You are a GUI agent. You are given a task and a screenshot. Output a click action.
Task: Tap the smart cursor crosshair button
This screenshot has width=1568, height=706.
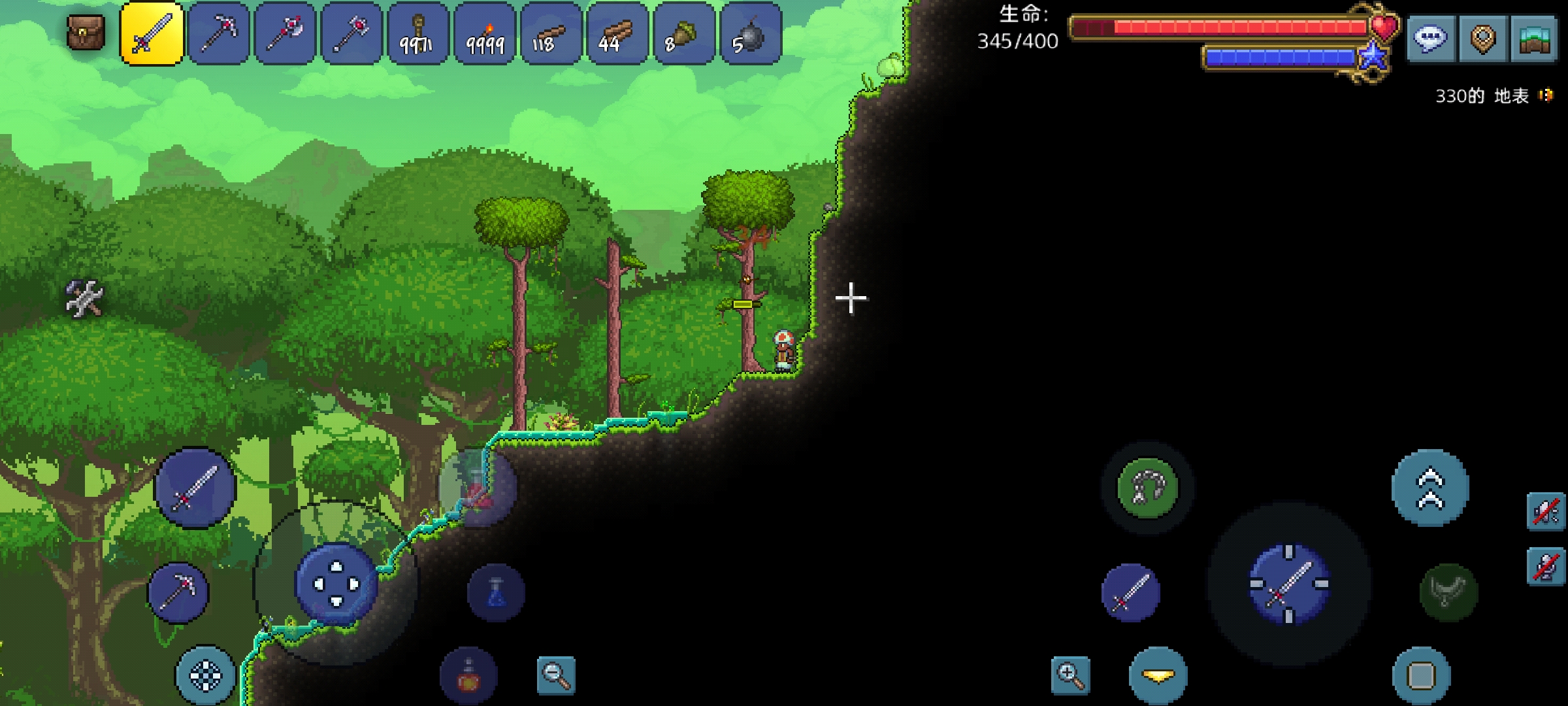click(205, 675)
